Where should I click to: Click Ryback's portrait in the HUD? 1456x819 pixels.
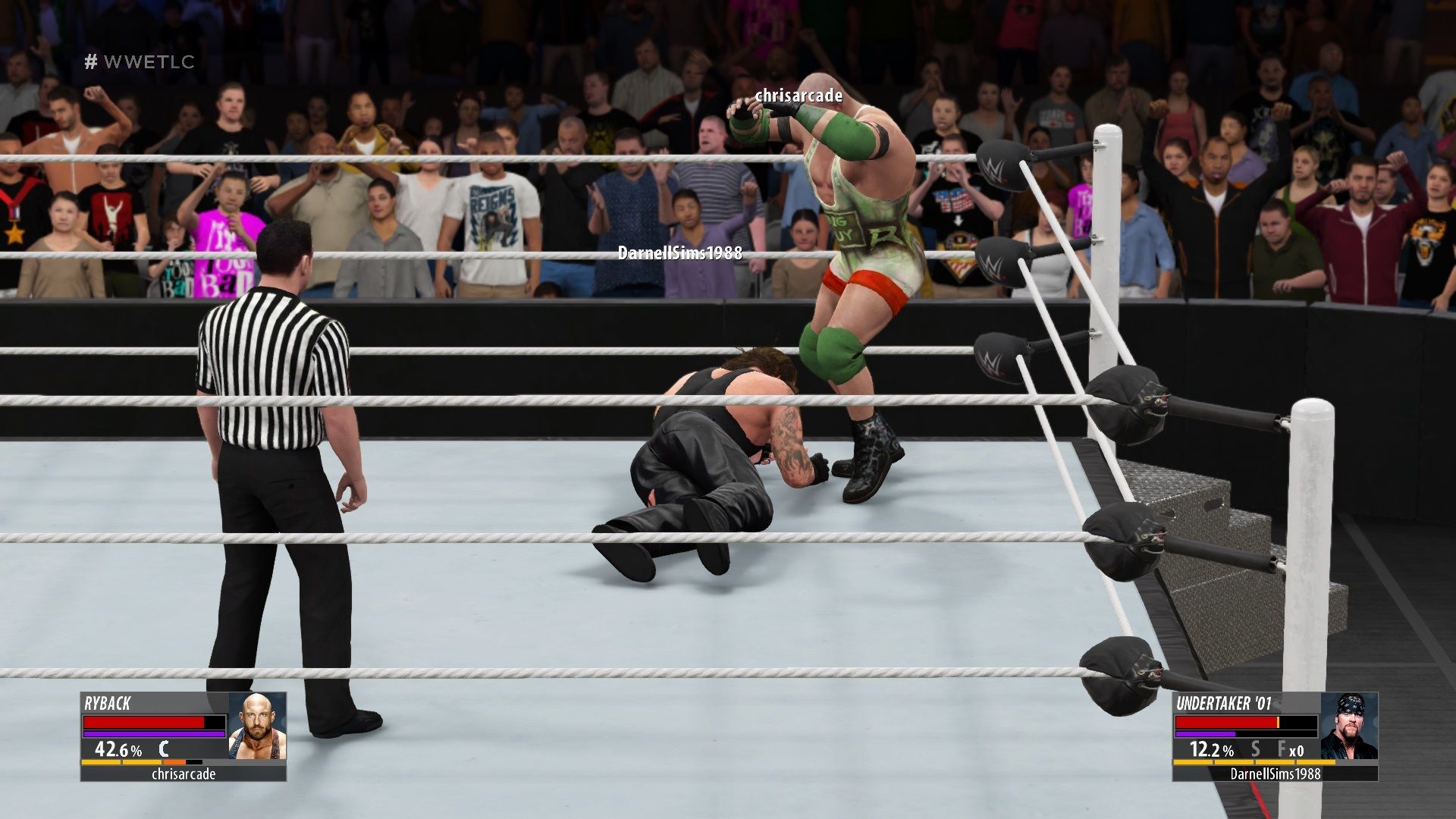coord(257,726)
